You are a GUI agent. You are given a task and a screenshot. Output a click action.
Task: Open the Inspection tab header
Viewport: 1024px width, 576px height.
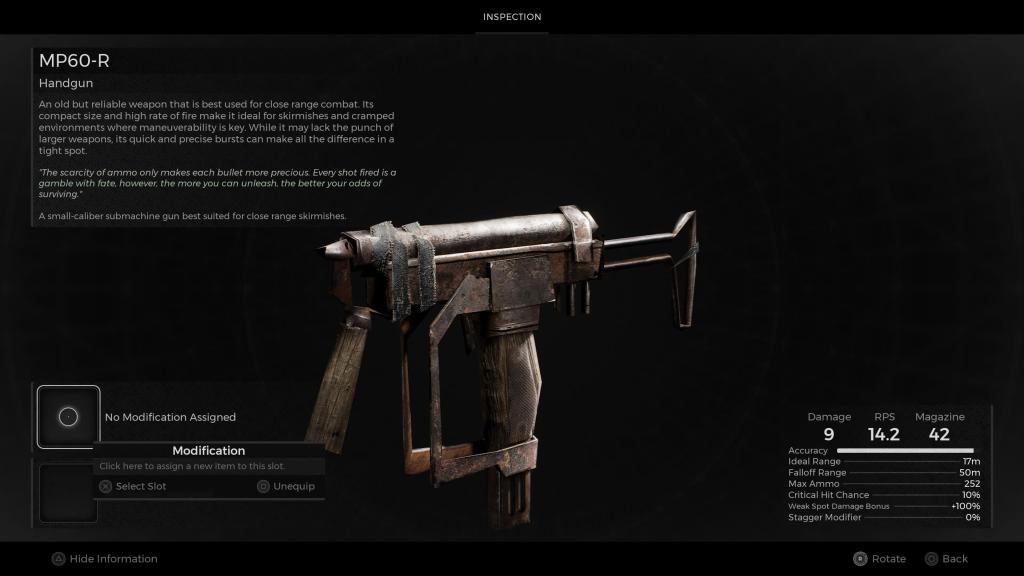tap(512, 17)
